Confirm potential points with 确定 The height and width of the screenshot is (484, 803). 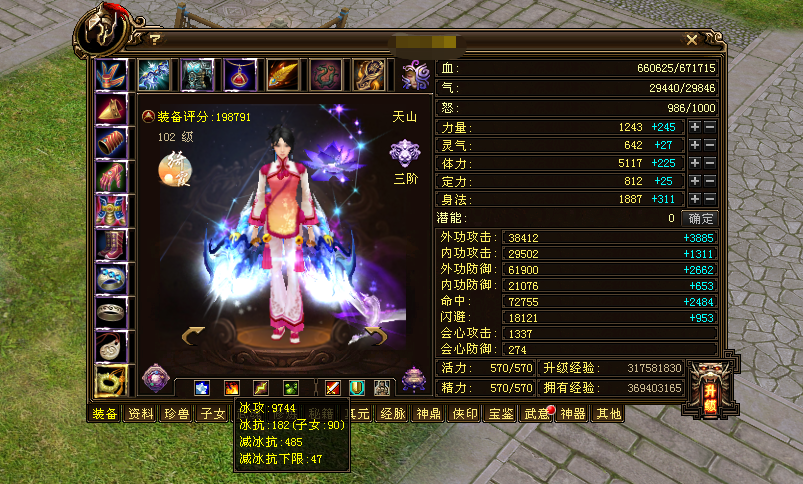click(x=699, y=218)
